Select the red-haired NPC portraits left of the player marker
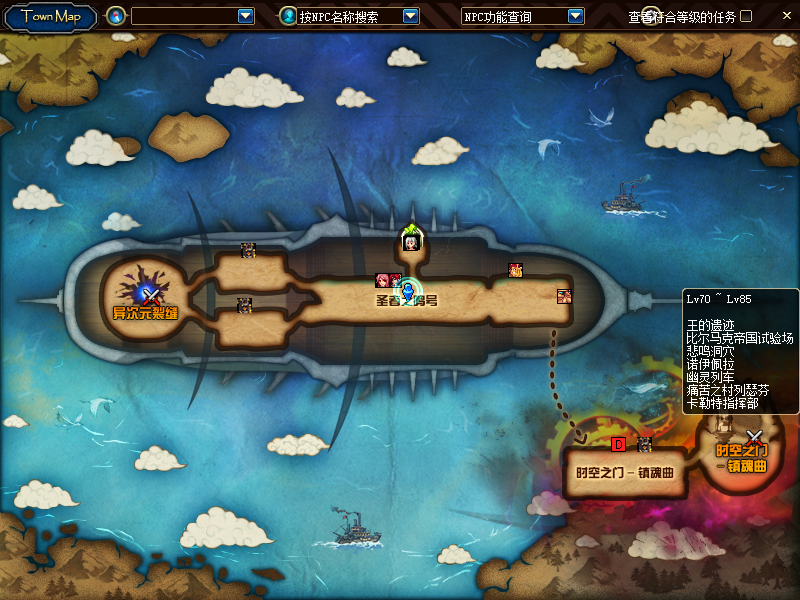This screenshot has height=600, width=800. (387, 281)
